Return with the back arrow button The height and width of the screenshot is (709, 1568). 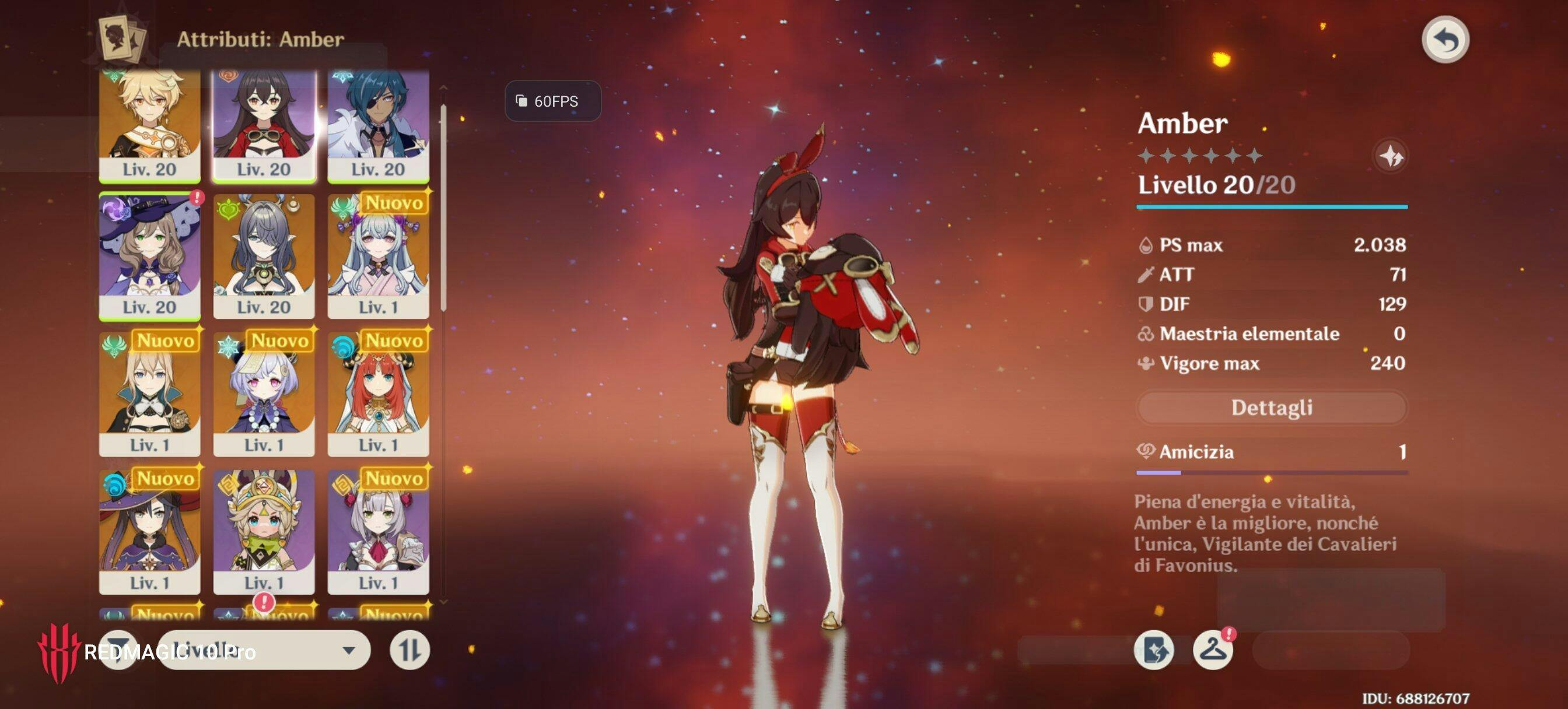(1445, 40)
